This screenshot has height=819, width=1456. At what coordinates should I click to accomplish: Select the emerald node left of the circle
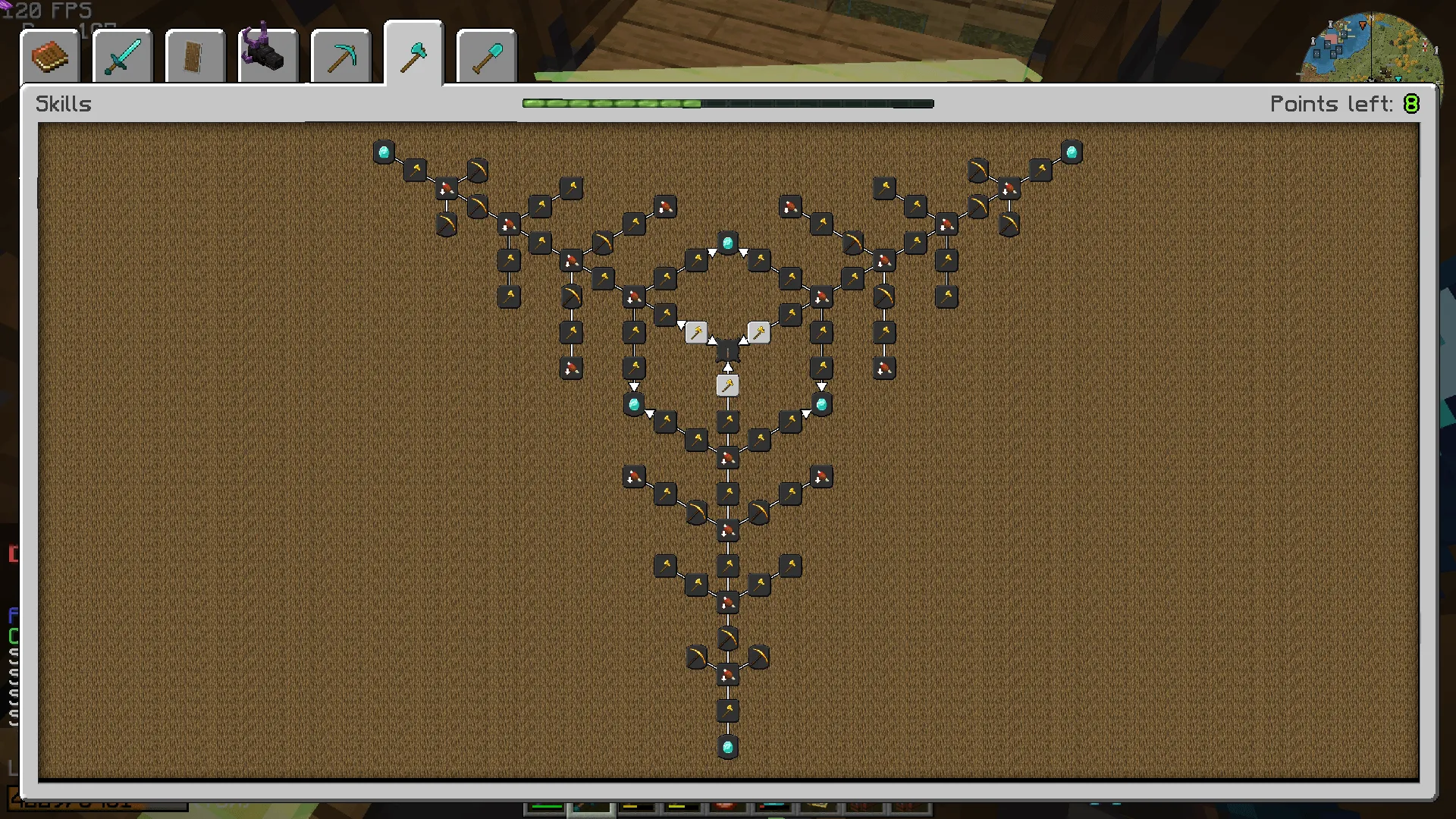(x=635, y=404)
